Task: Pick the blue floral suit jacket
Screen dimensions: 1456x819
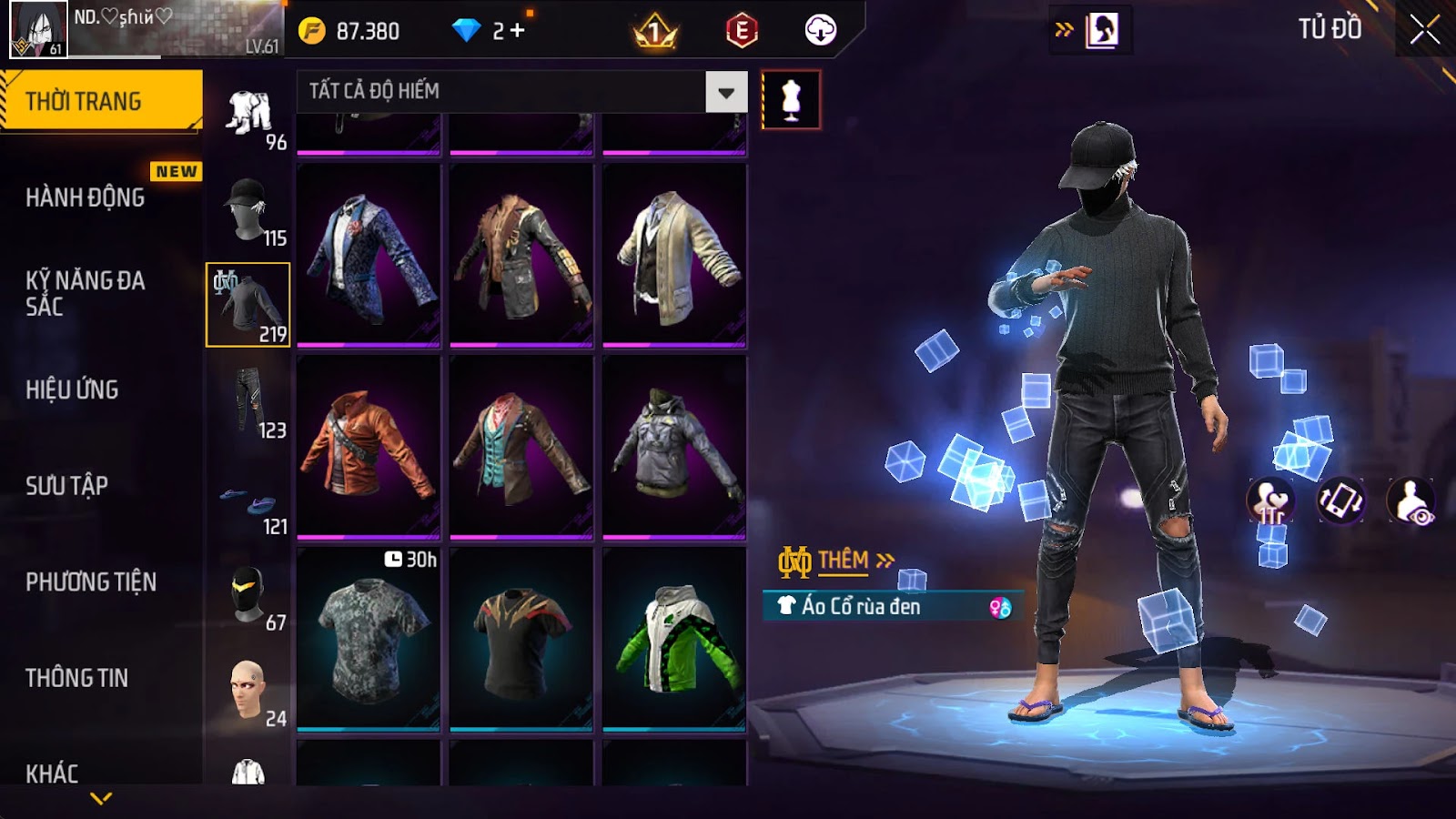Action: (x=369, y=255)
